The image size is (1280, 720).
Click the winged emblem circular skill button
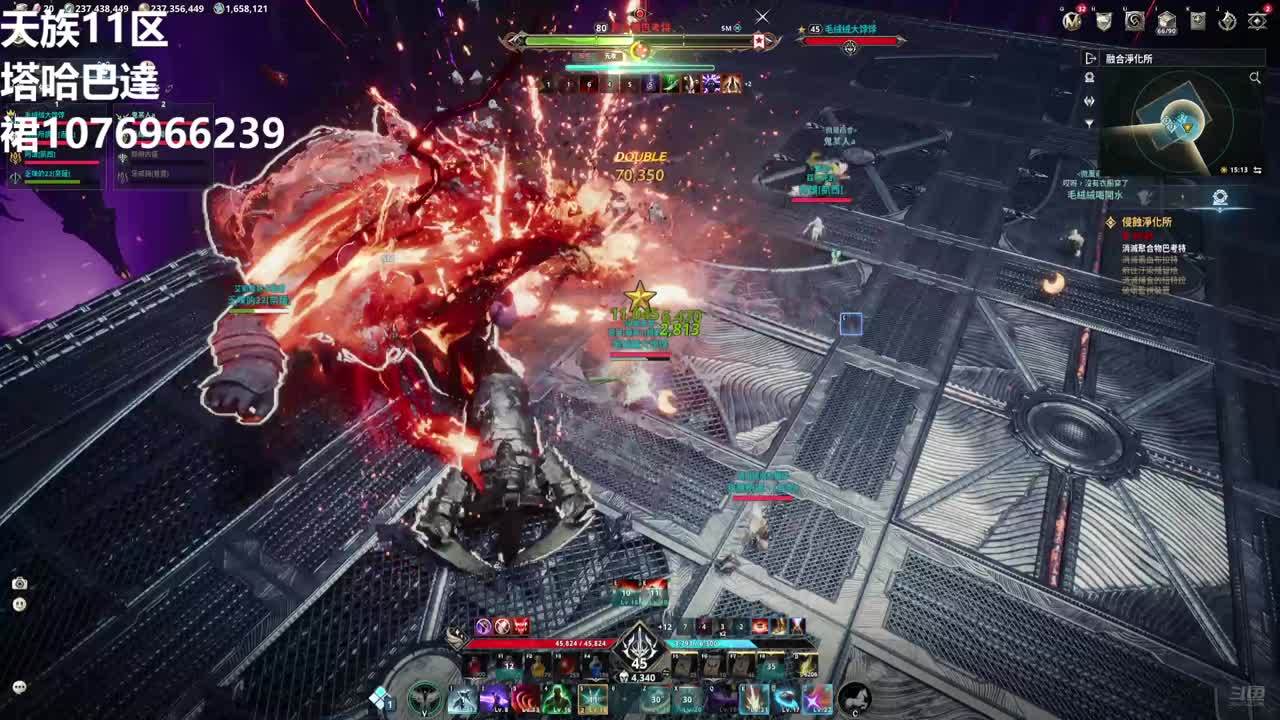coord(426,698)
